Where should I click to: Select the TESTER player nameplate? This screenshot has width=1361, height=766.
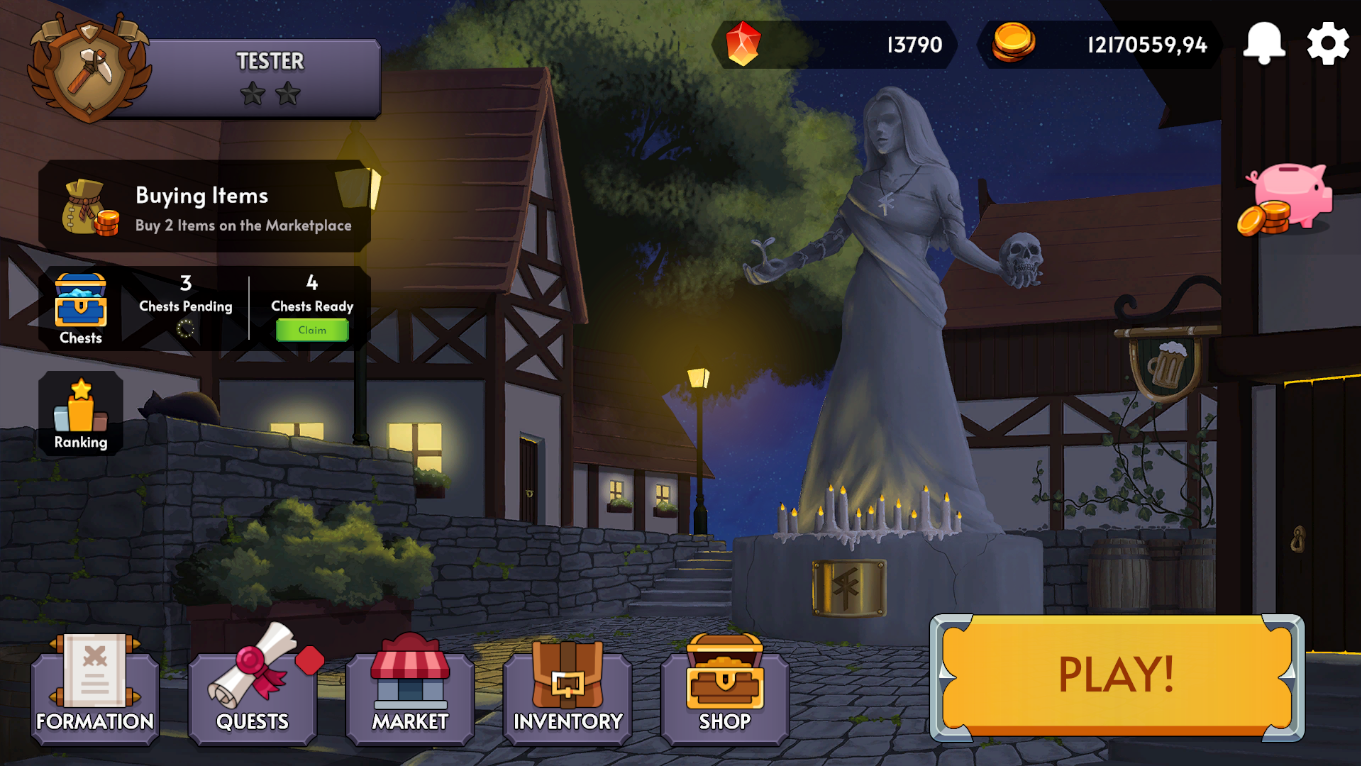point(270,62)
